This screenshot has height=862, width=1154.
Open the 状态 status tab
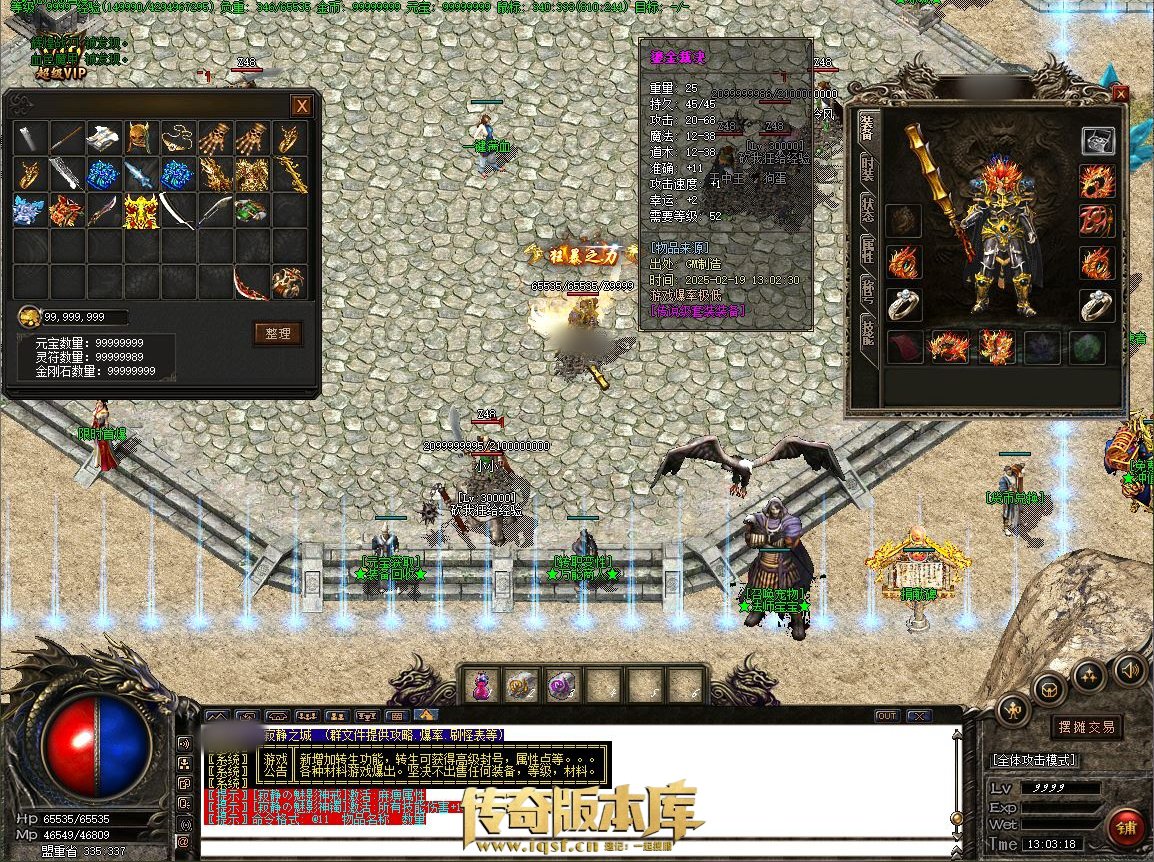coord(868,208)
